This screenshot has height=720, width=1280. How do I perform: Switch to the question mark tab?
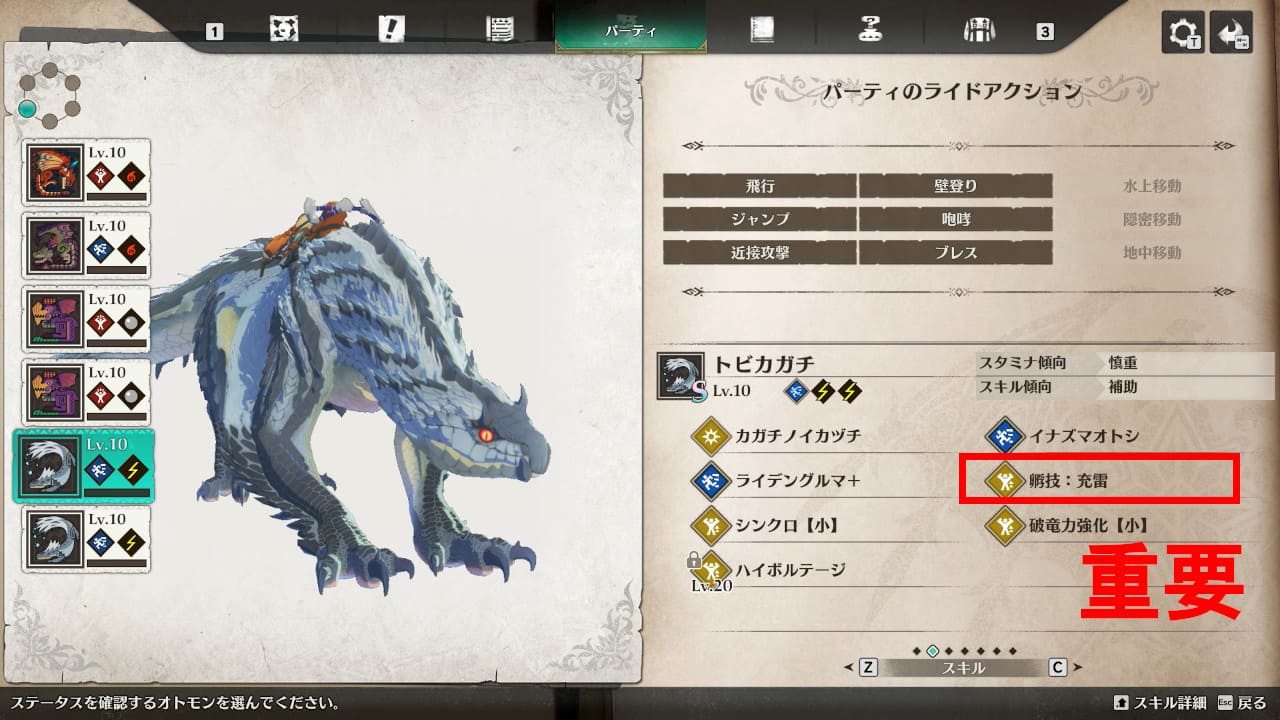tap(869, 30)
